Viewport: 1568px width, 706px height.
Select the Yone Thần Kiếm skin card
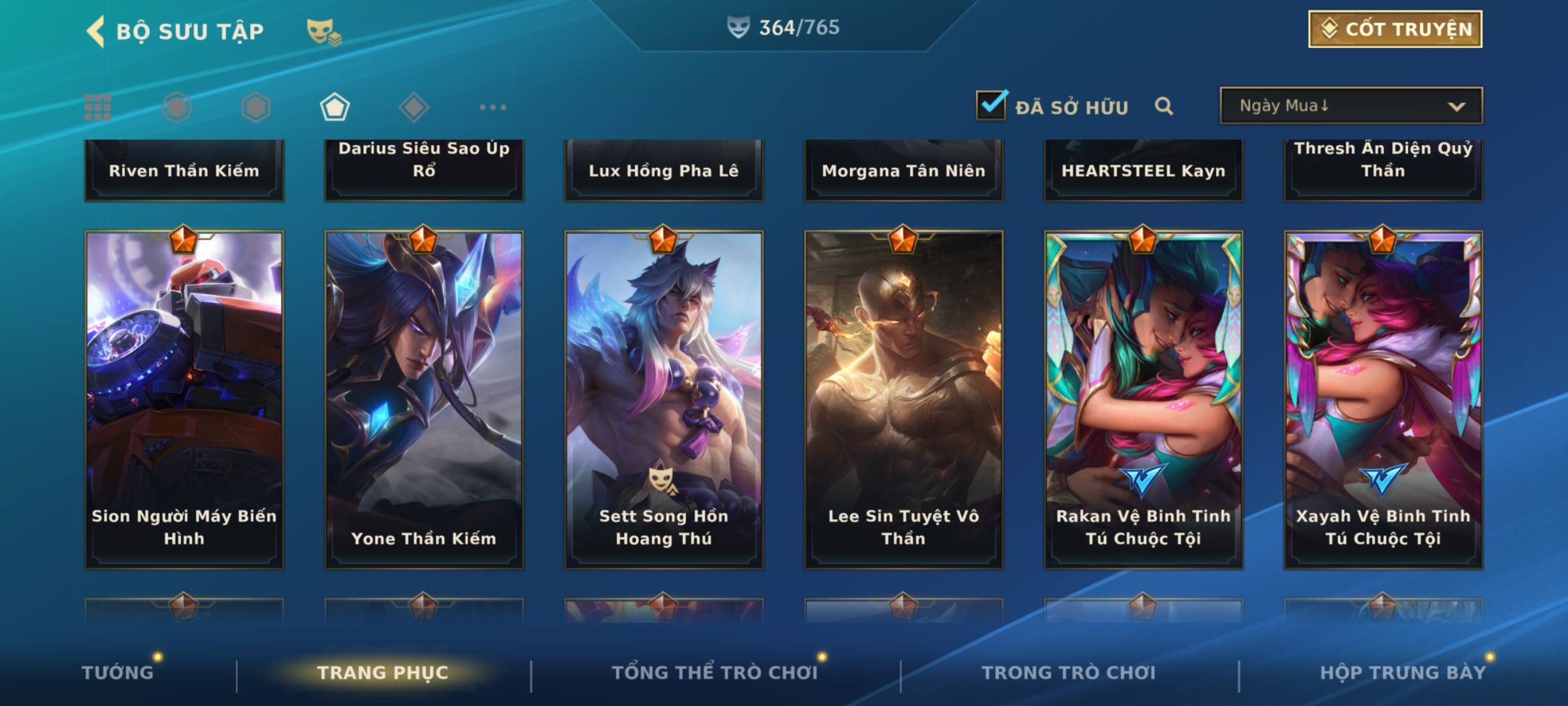[424, 399]
